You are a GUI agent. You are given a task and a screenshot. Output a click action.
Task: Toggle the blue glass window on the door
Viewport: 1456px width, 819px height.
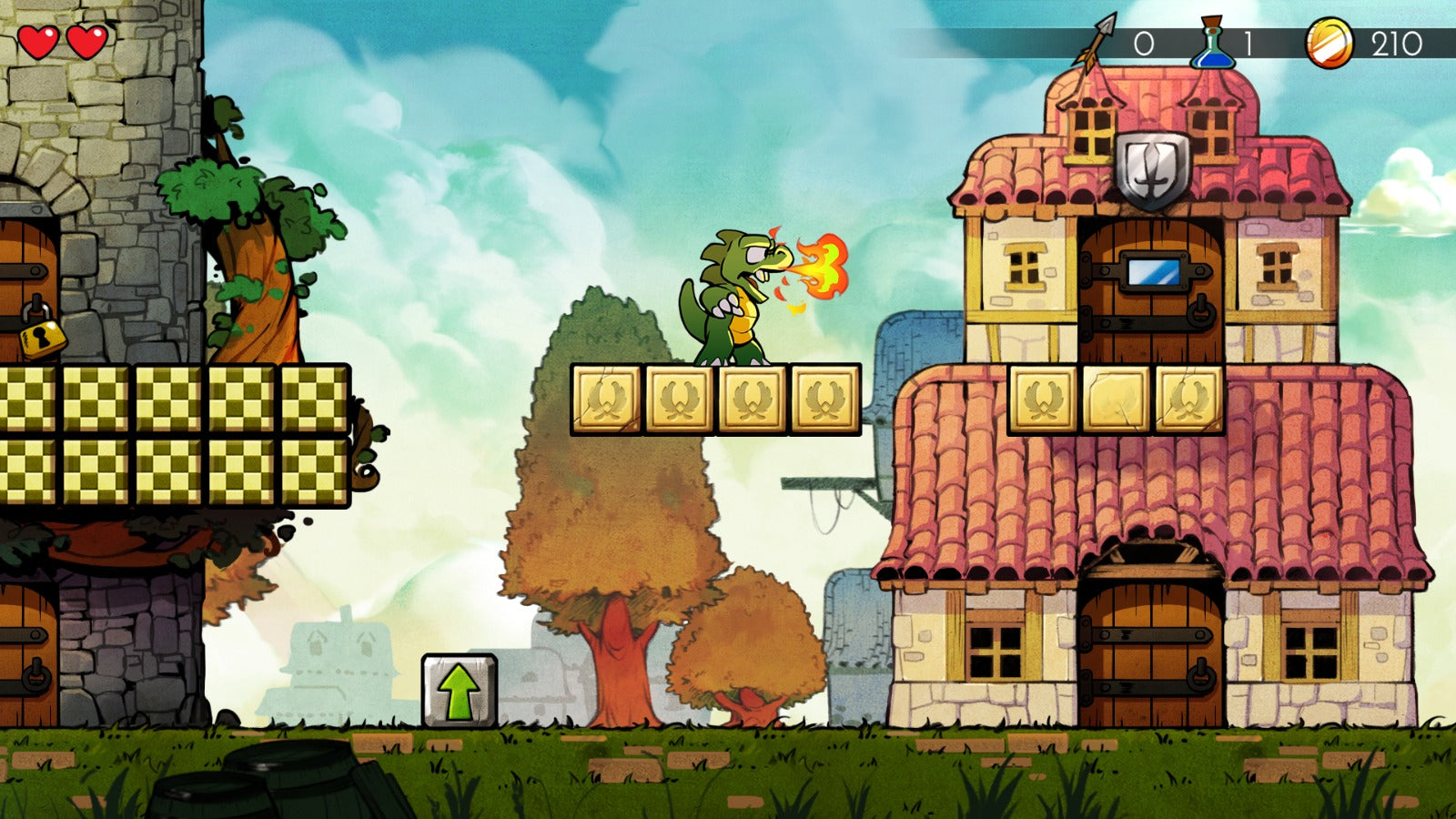point(1152,271)
